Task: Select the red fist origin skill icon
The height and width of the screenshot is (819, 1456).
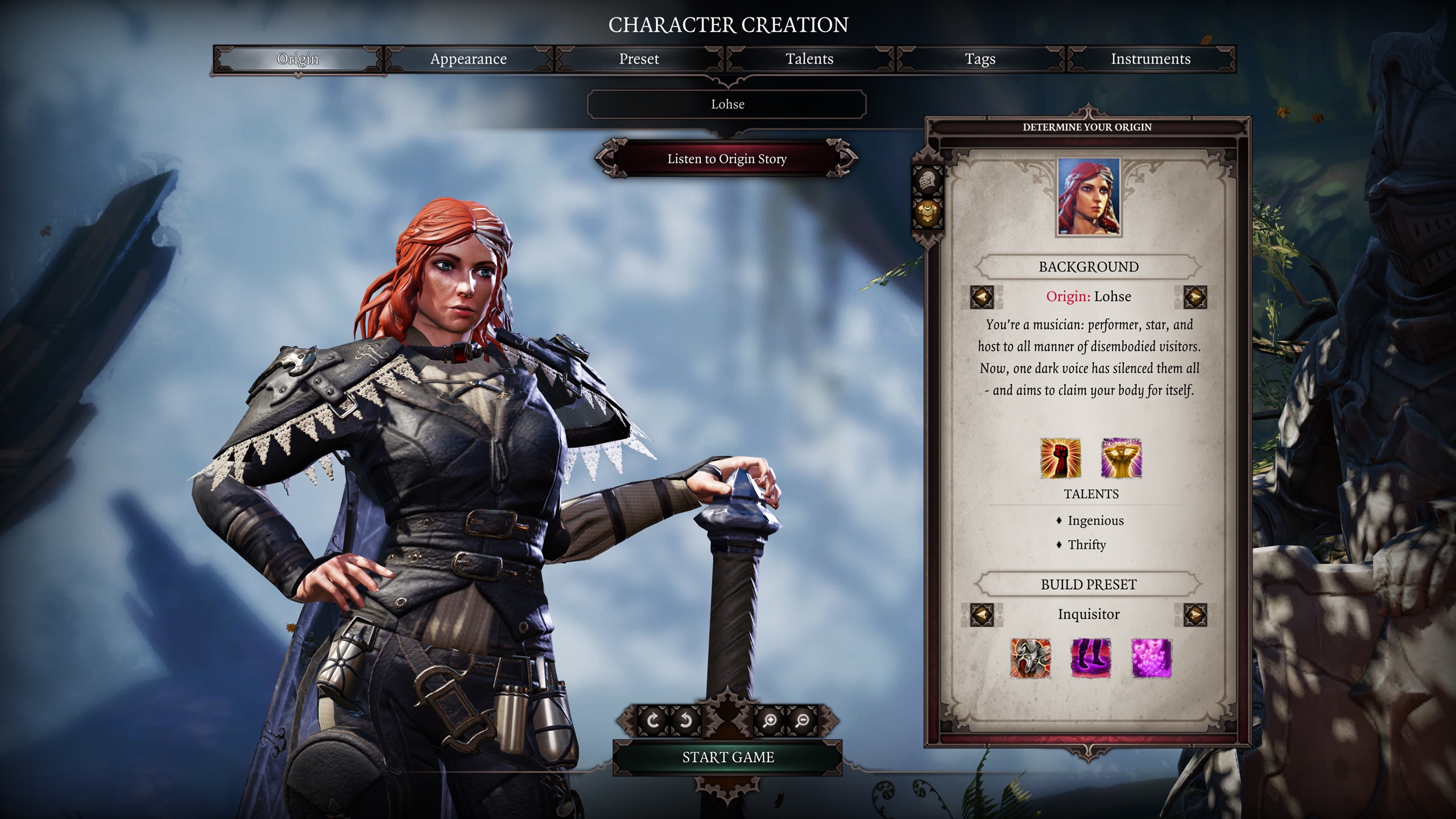Action: 1060,458
